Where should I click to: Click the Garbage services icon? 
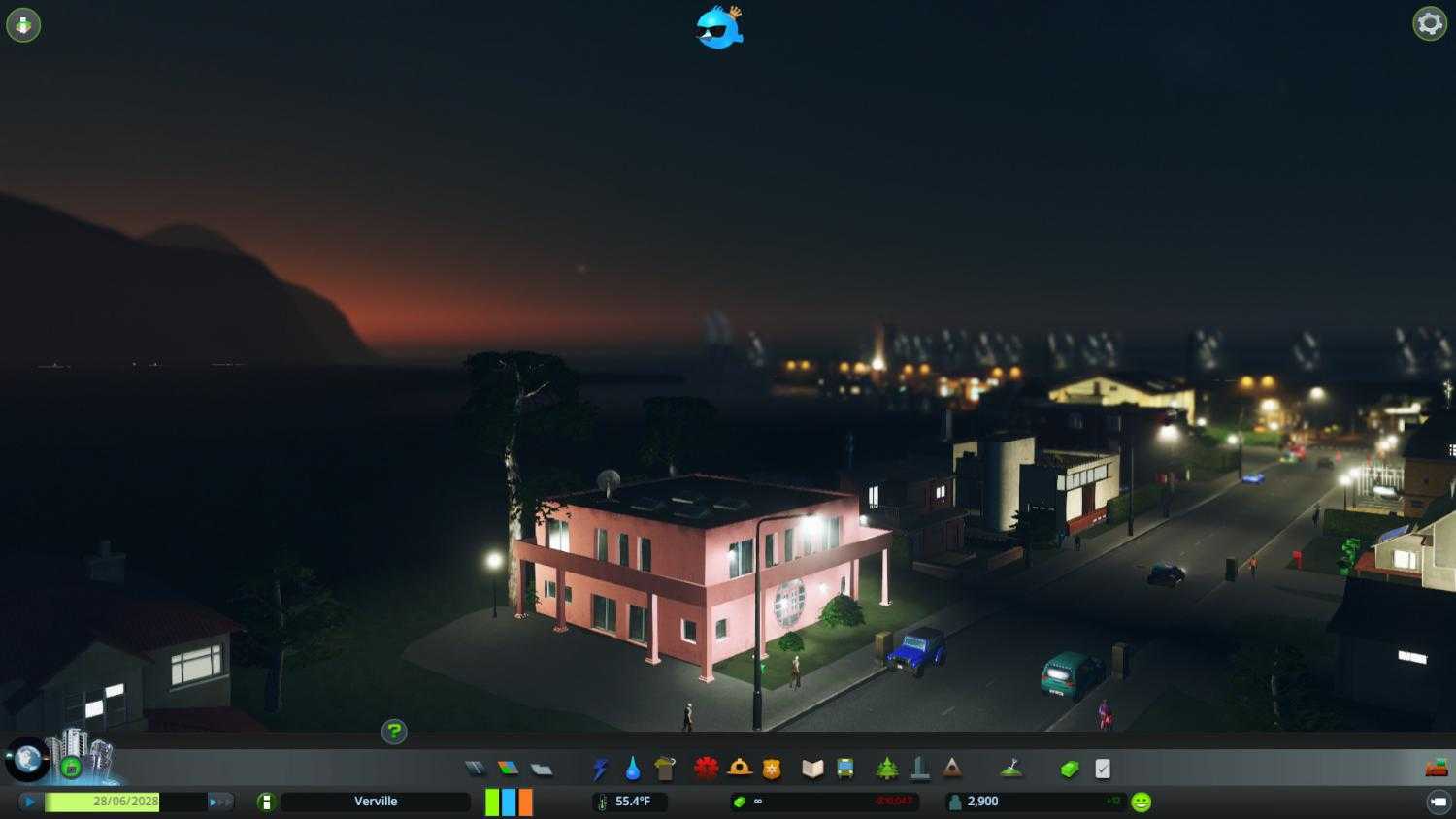click(x=666, y=768)
